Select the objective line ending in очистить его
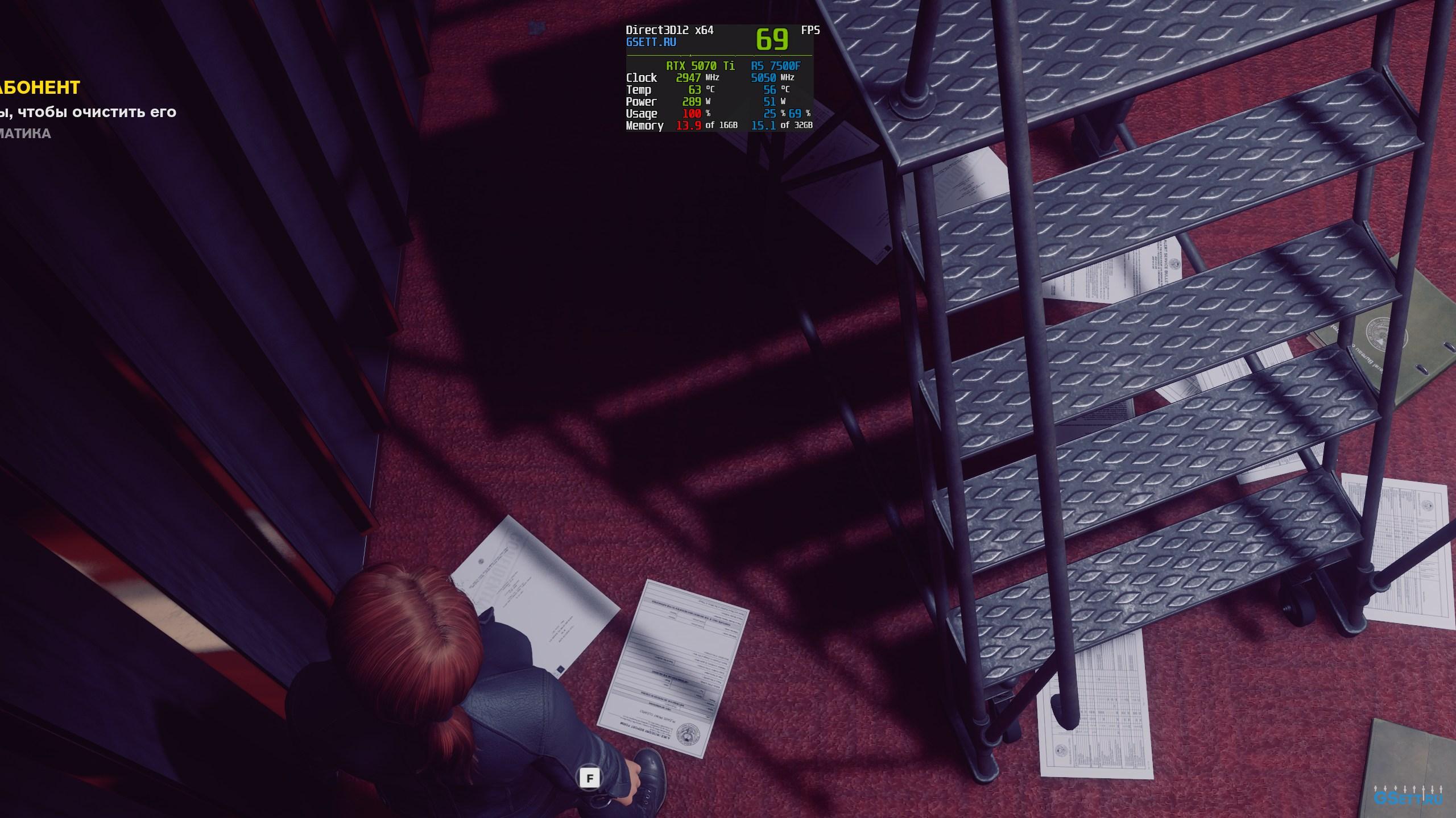This screenshot has width=1456, height=818. point(88,112)
